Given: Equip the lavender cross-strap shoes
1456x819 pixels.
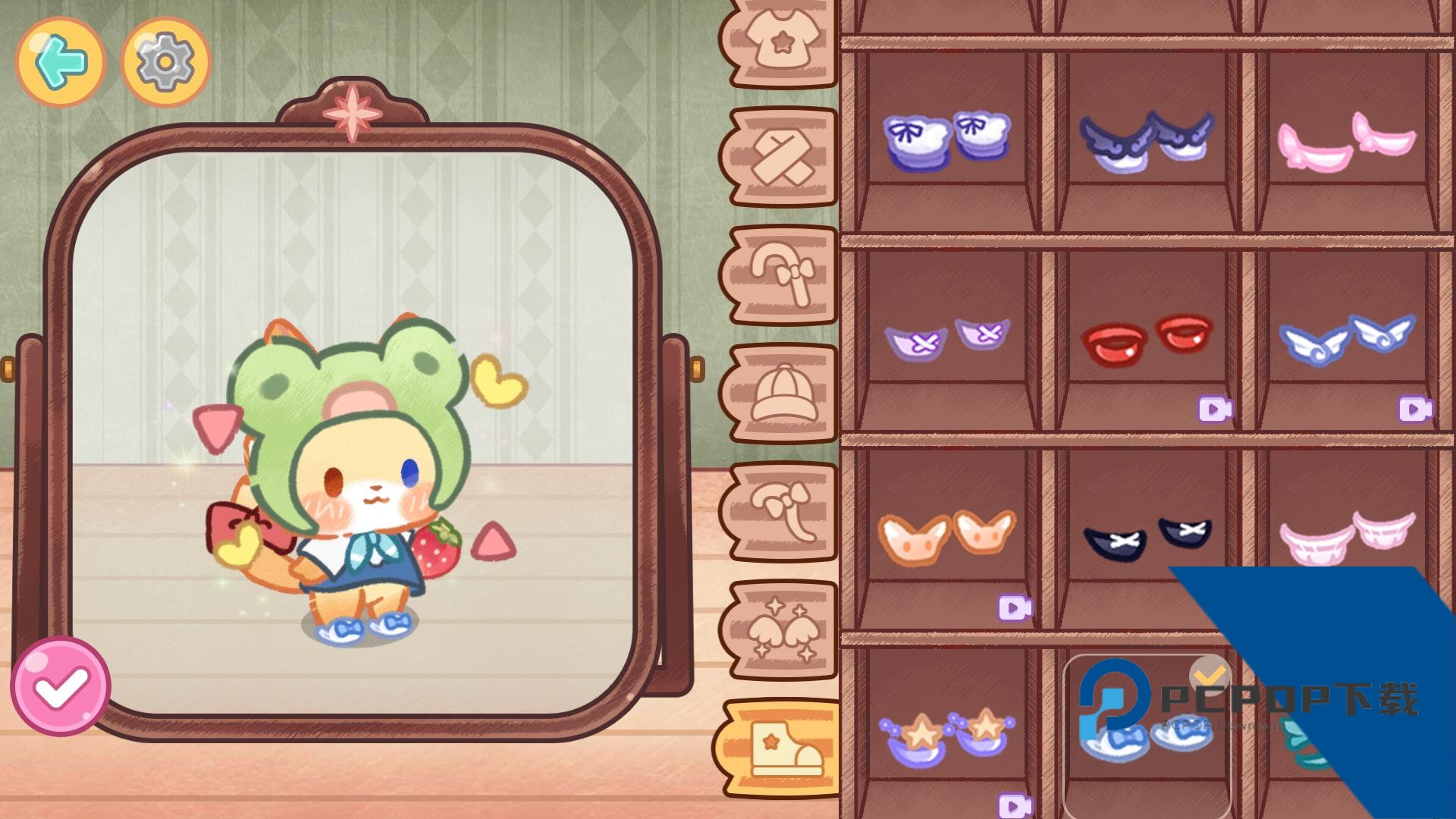Looking at the screenshot, I should [946, 339].
